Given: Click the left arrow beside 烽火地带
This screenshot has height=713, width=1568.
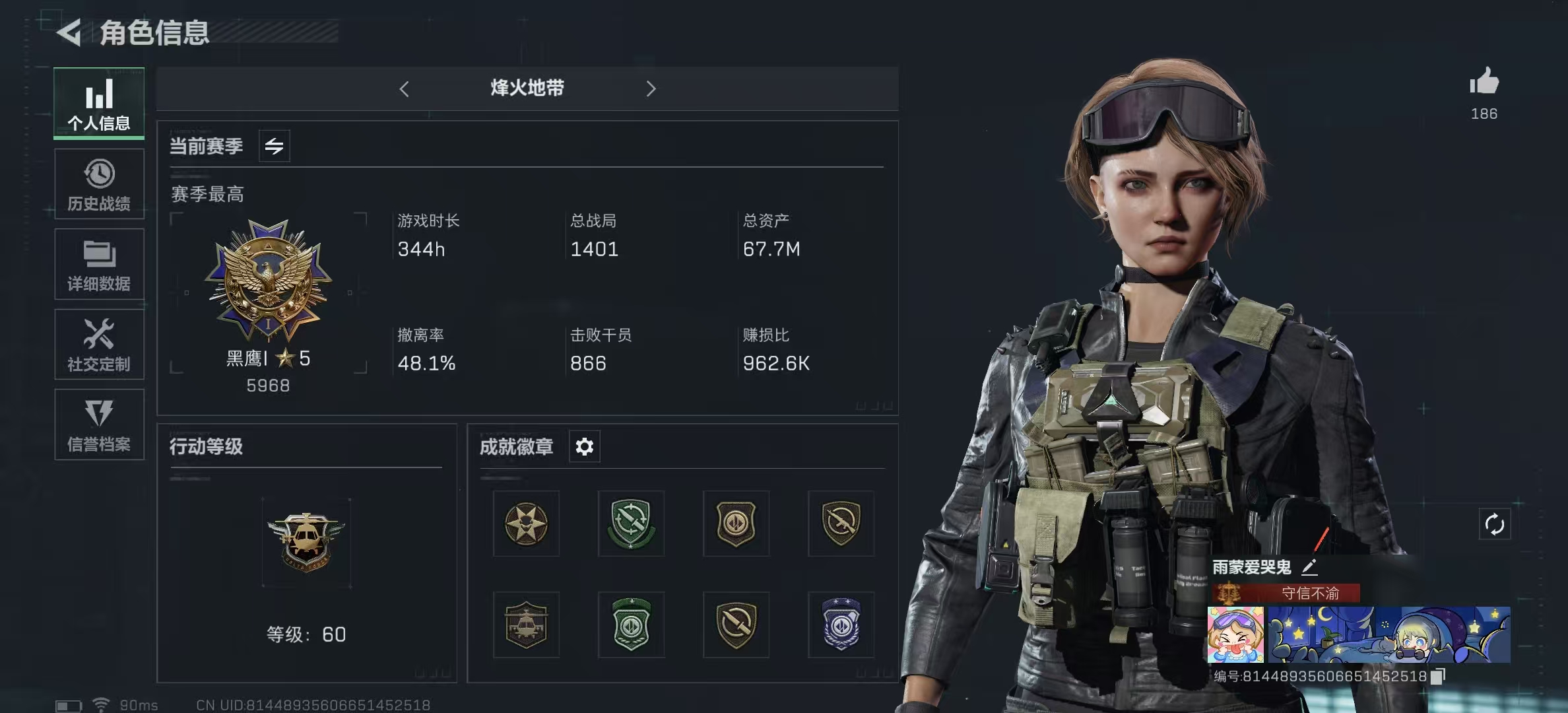Looking at the screenshot, I should coord(405,89).
